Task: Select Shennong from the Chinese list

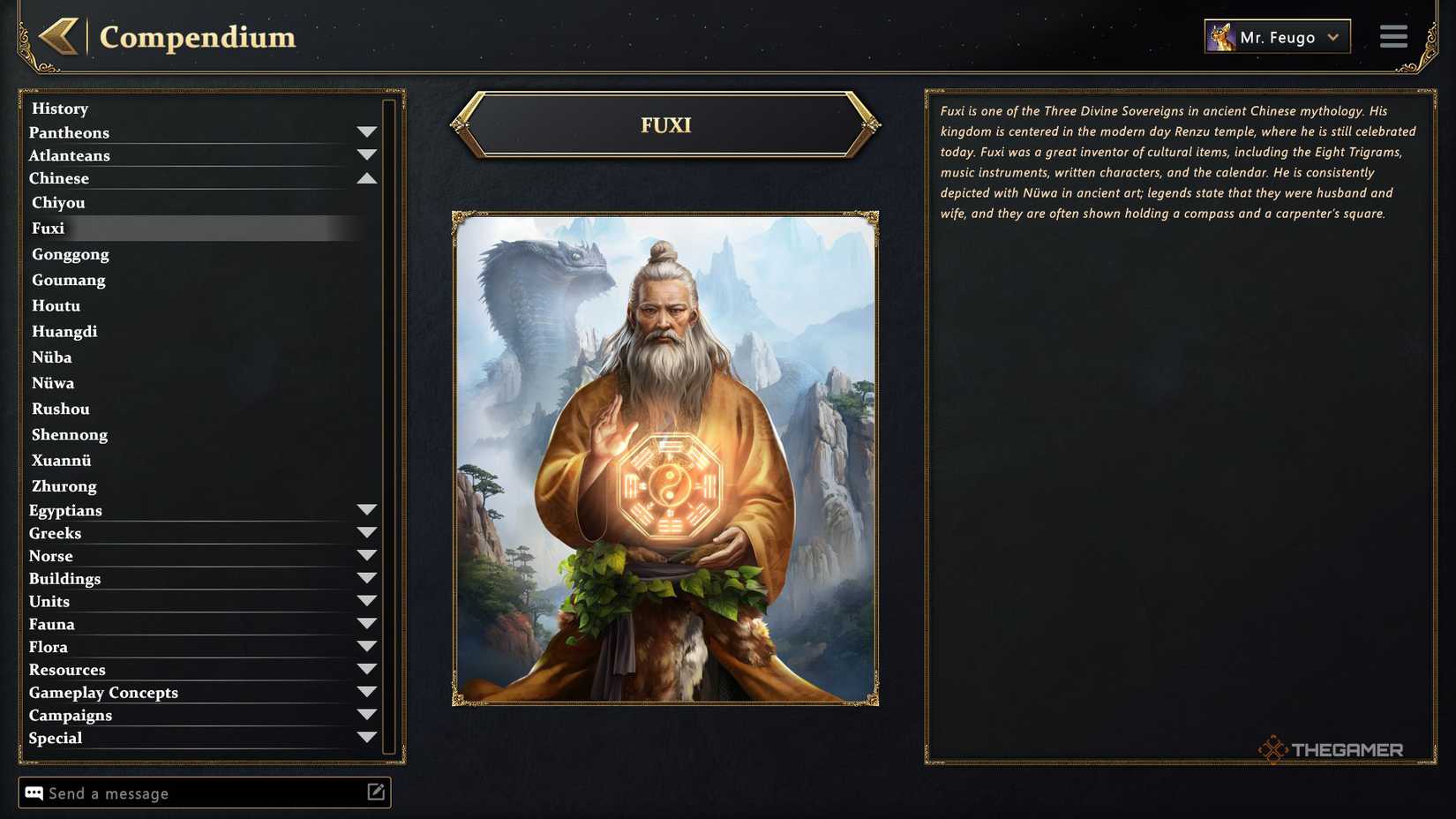Action: point(70,434)
